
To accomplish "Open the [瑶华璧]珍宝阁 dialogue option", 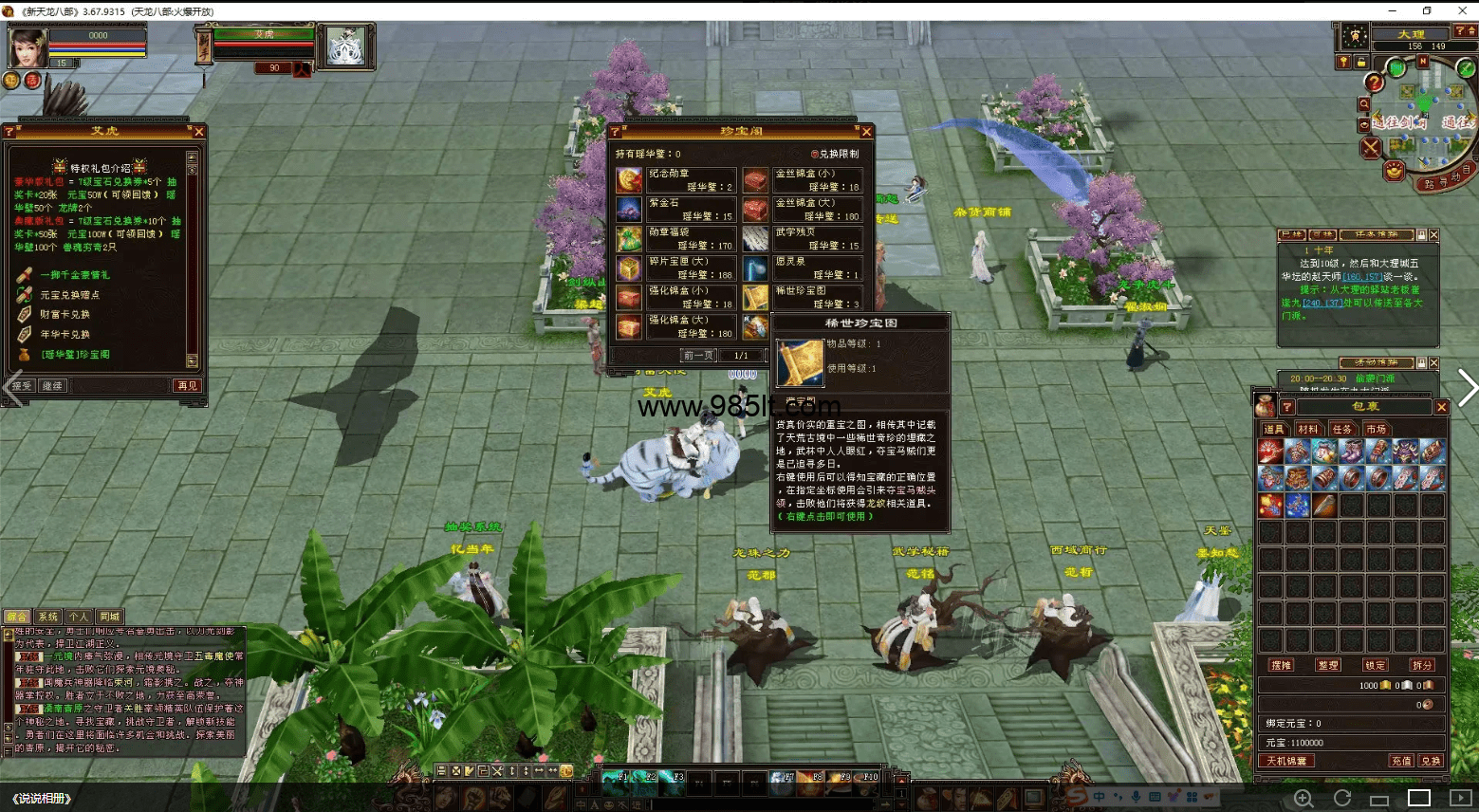I will [75, 355].
